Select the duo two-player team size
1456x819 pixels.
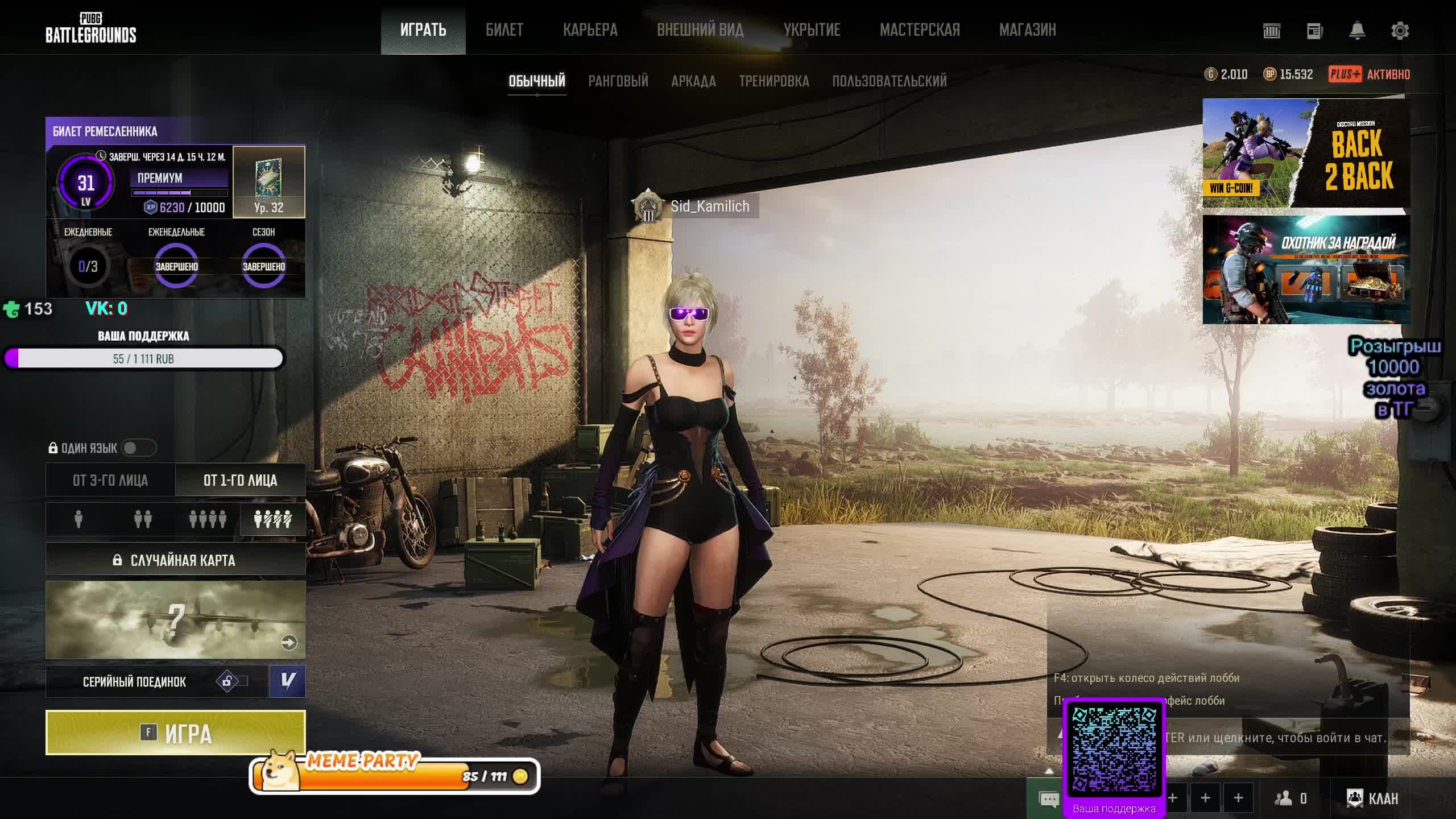[x=143, y=519]
